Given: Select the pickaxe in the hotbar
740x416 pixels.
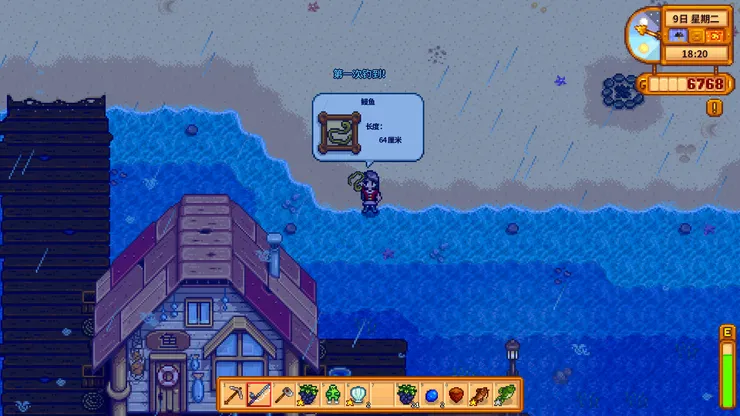Looking at the screenshot, I should [234, 394].
